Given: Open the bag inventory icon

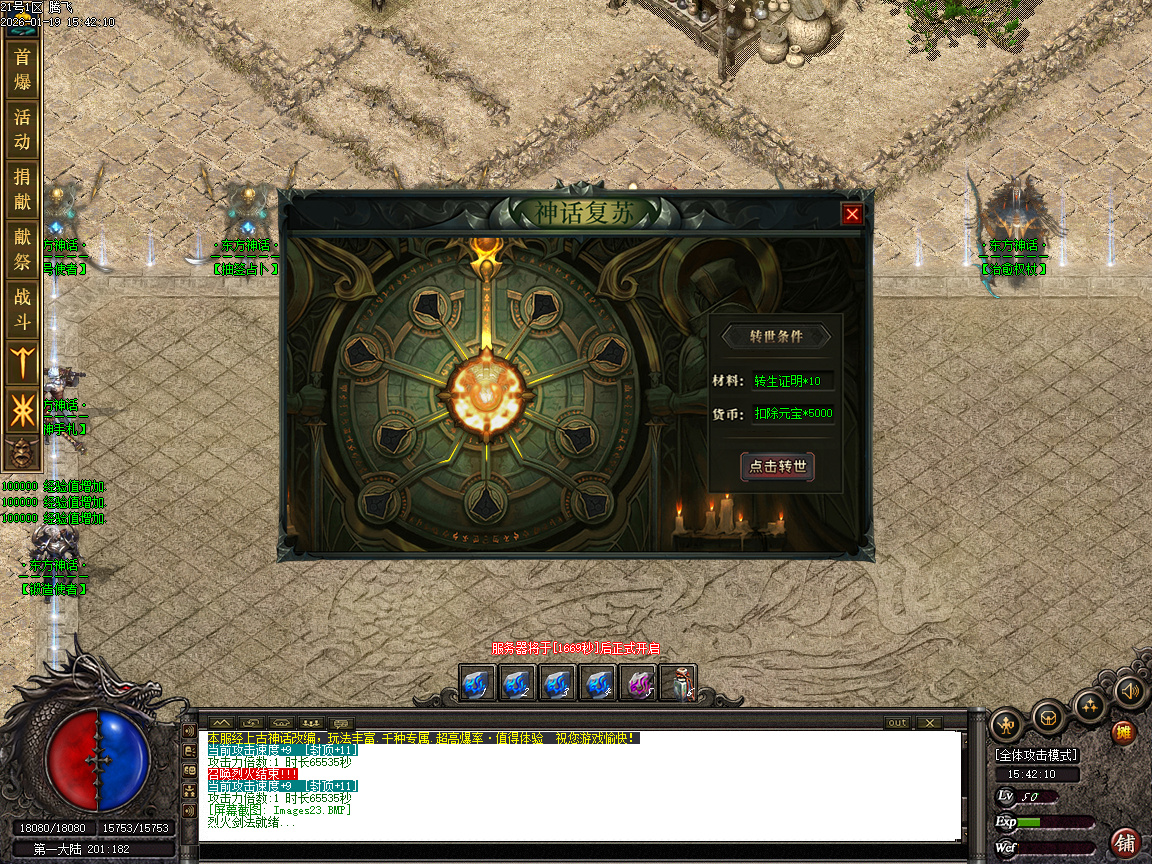Looking at the screenshot, I should [1048, 716].
